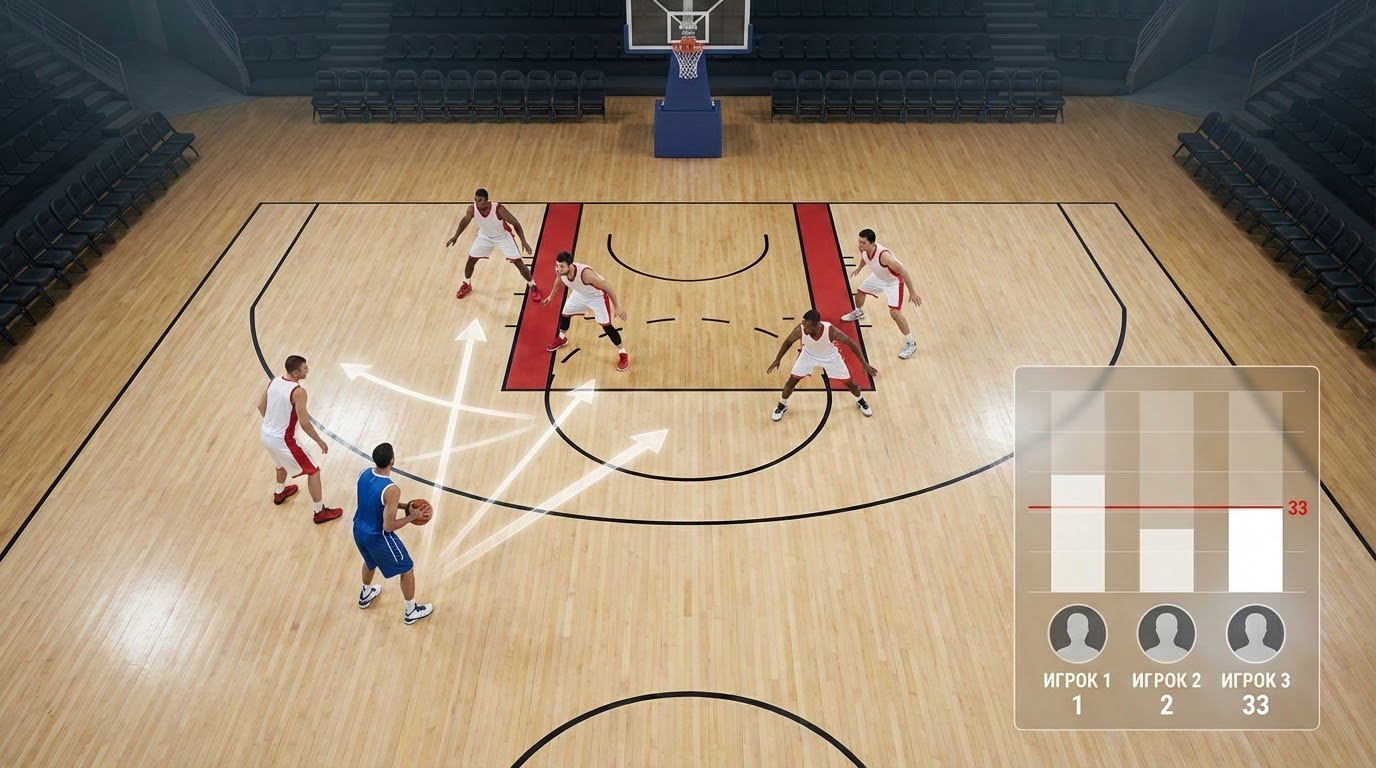Select the ИГРОК 1 player avatar
The image size is (1376, 768).
click(1077, 634)
